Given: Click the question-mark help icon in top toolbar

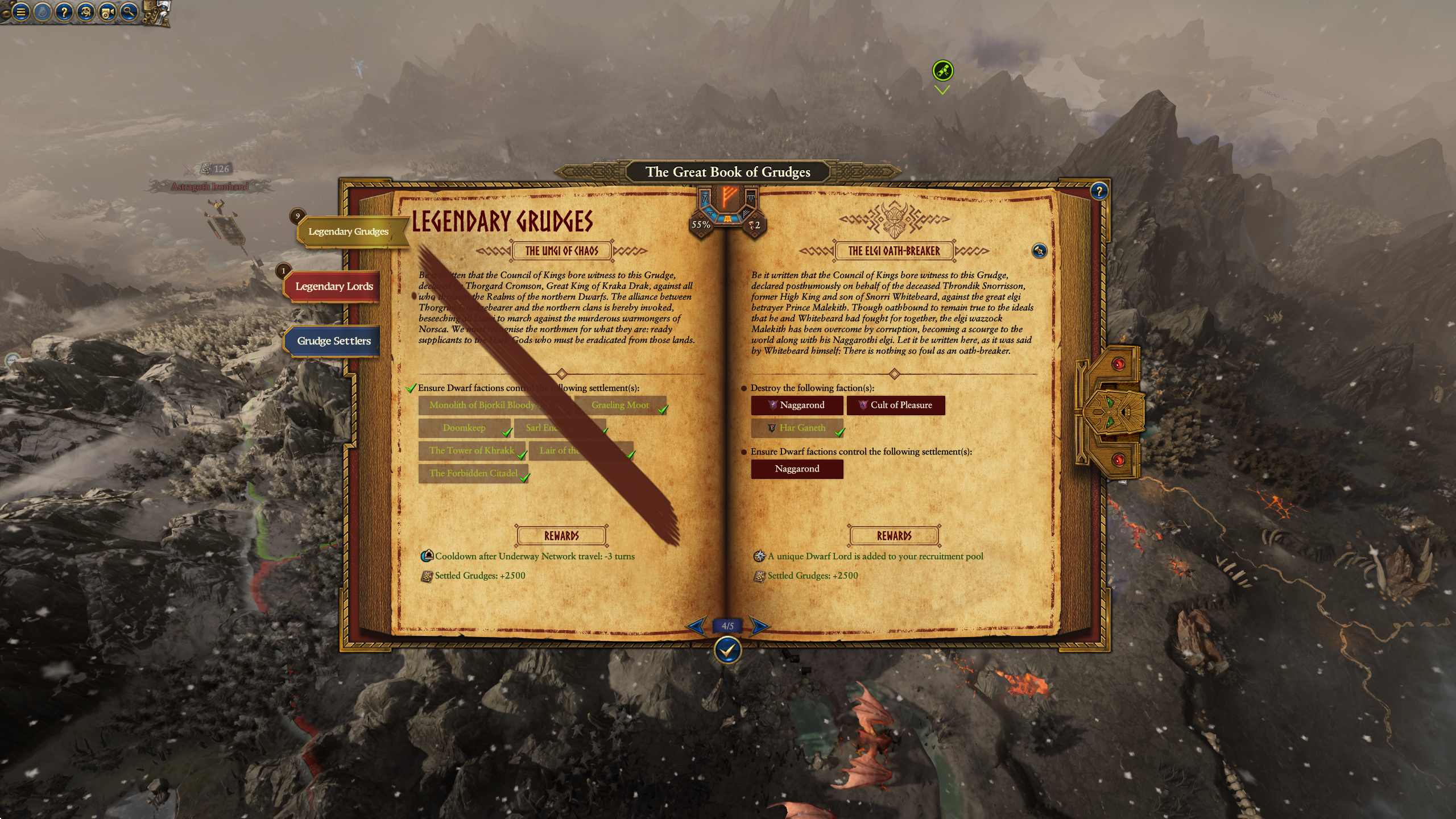Looking at the screenshot, I should coord(64,13).
